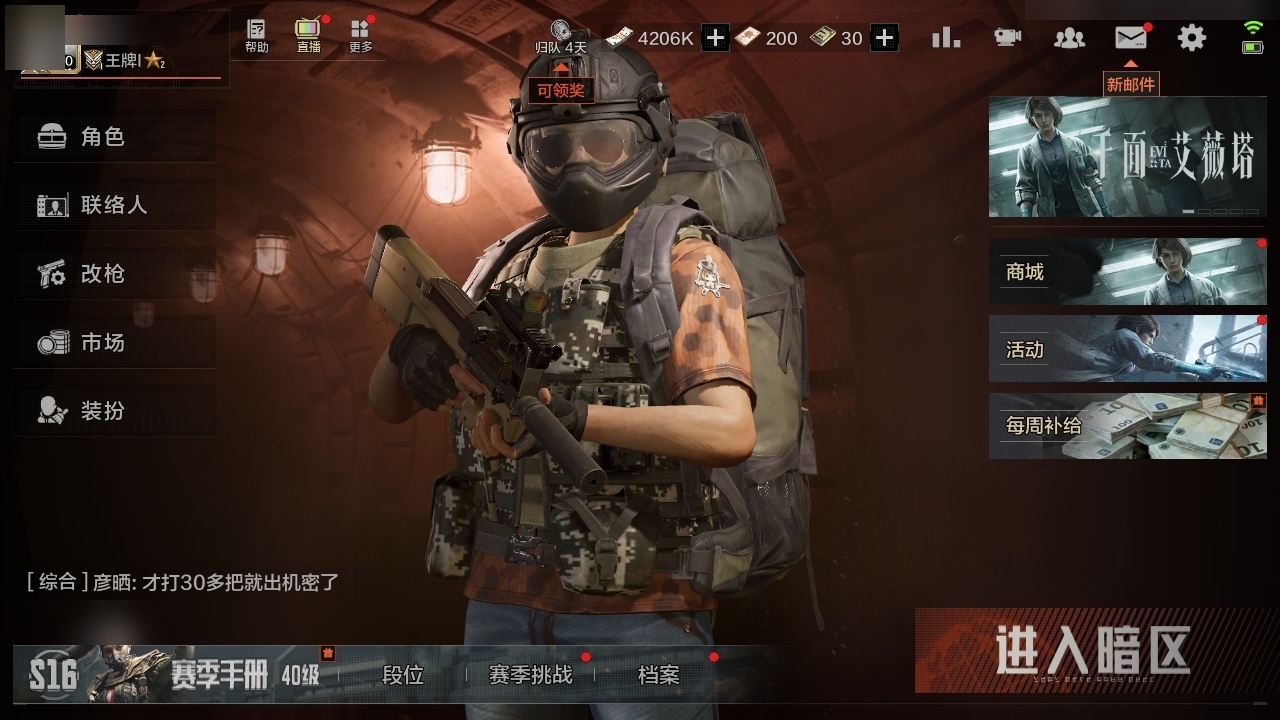Open the settings gear icon
The height and width of the screenshot is (720, 1280).
(x=1189, y=37)
